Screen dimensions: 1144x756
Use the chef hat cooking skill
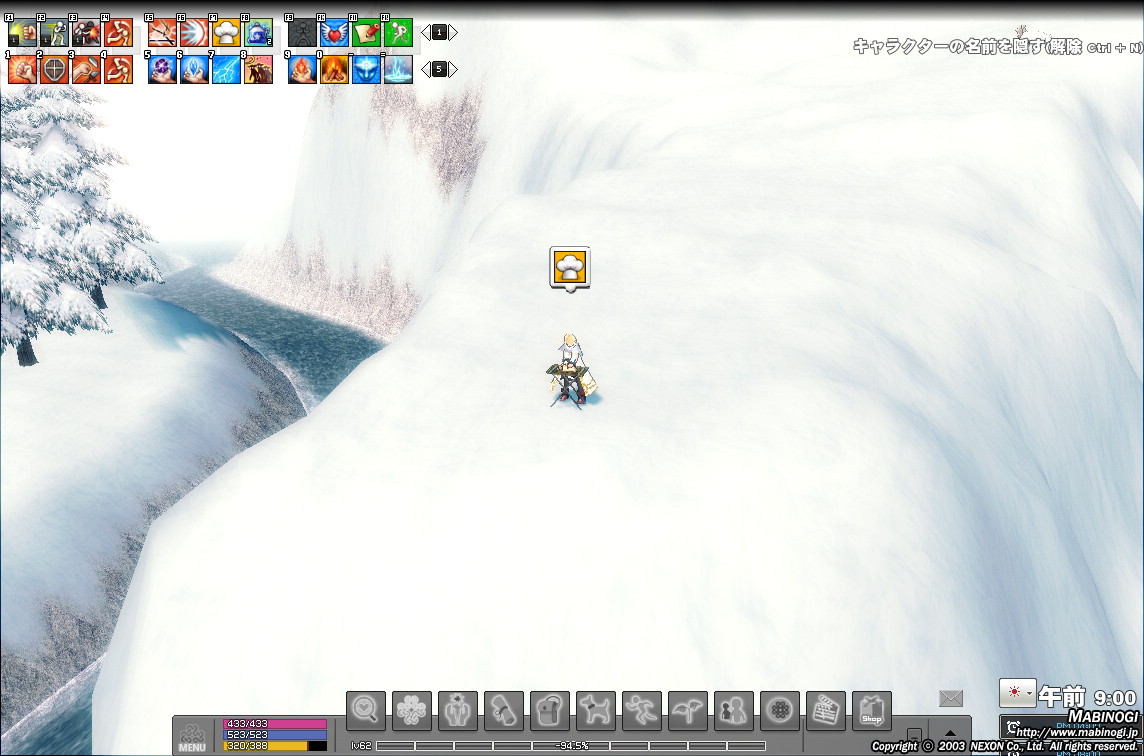coord(226,33)
